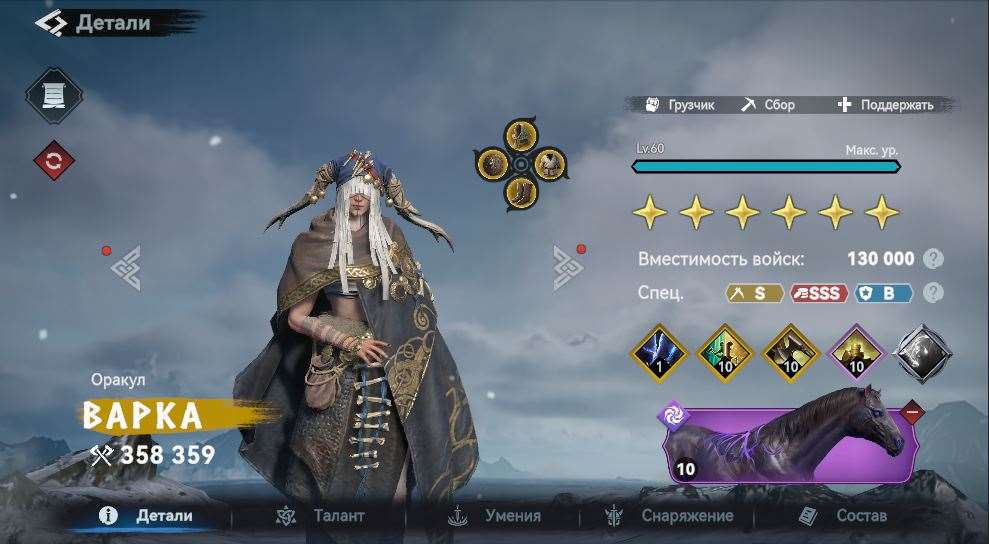Show help for the Спец. ratings
The width and height of the screenshot is (989, 544).
point(933,293)
